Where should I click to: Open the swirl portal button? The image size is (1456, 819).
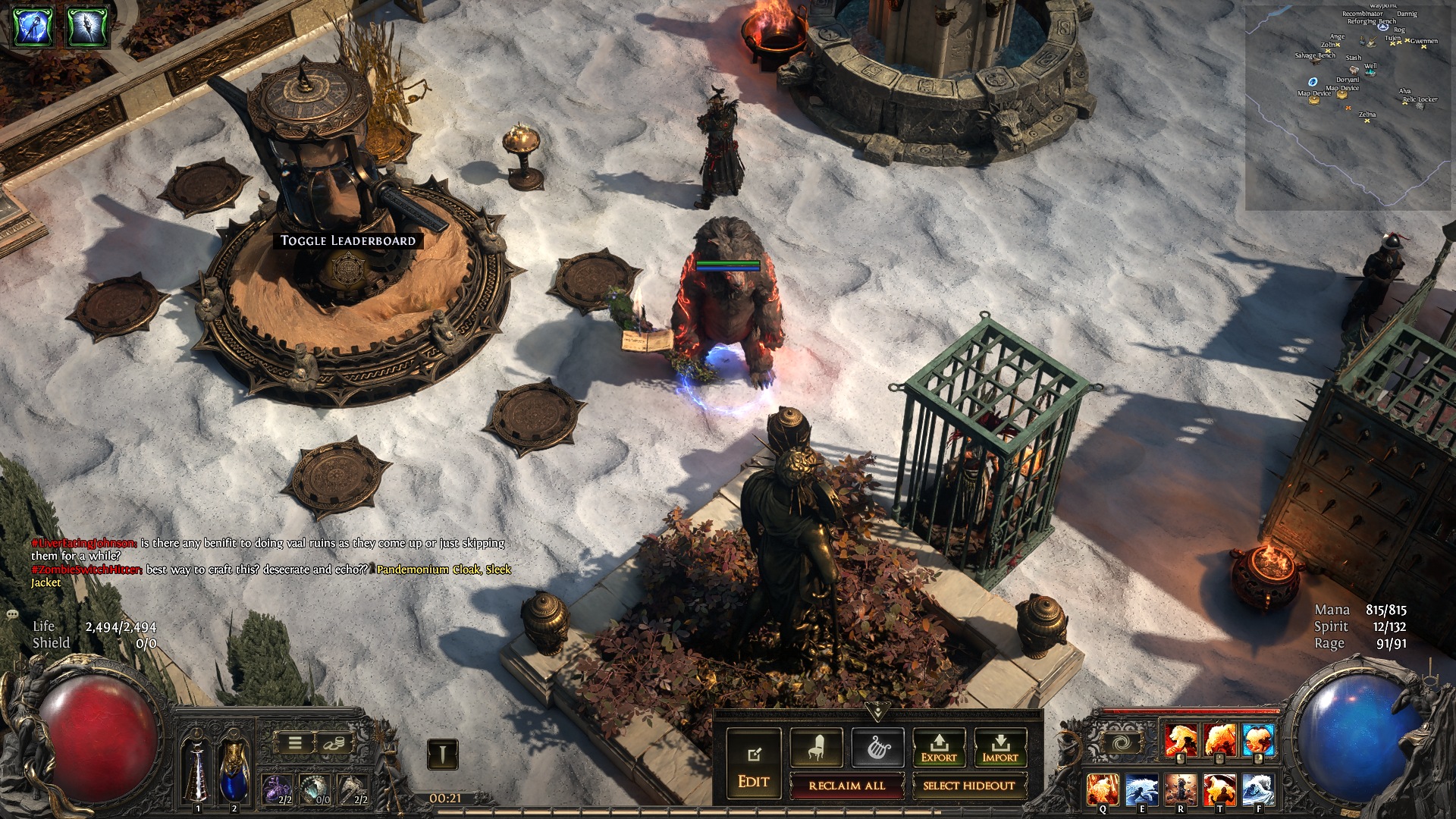(1121, 742)
